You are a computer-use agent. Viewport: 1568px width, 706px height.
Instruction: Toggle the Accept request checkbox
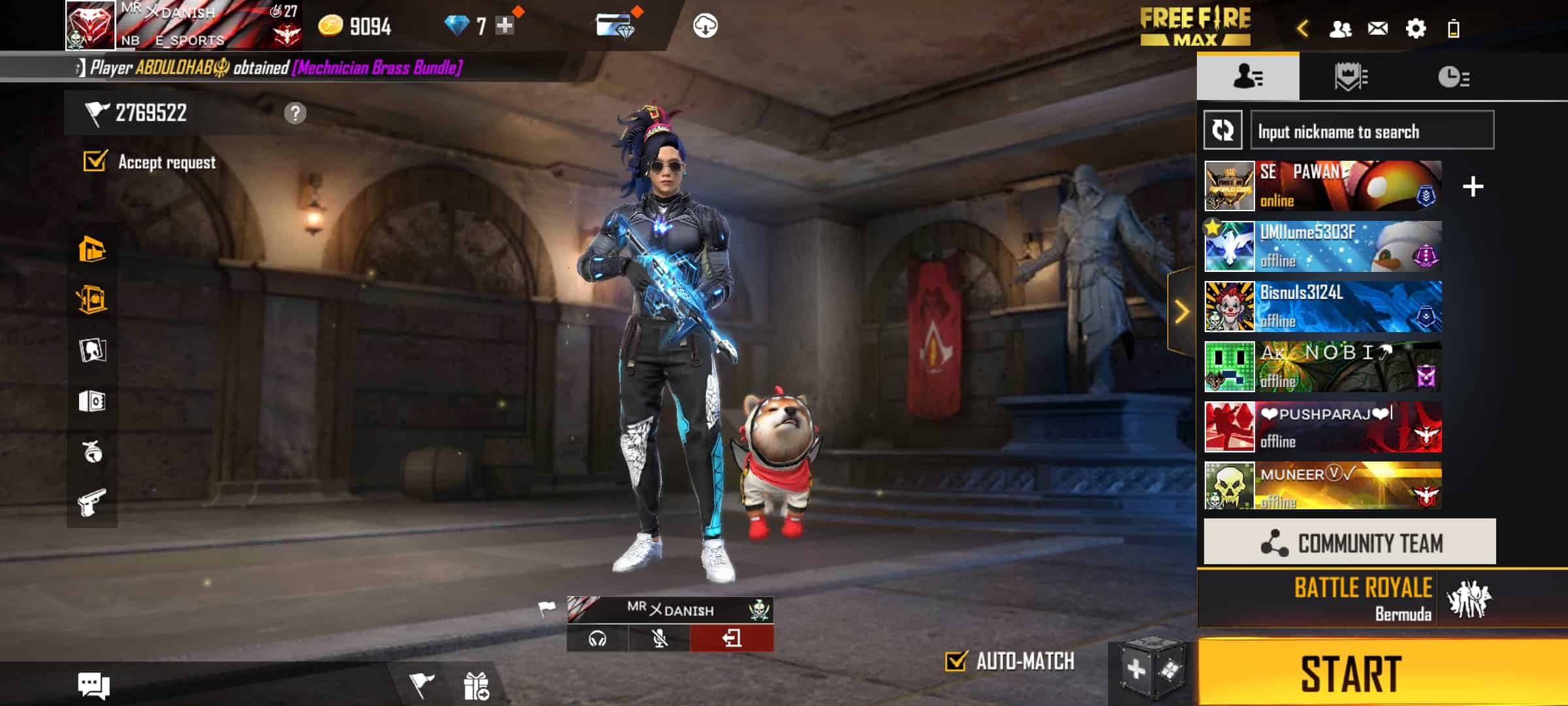point(95,161)
